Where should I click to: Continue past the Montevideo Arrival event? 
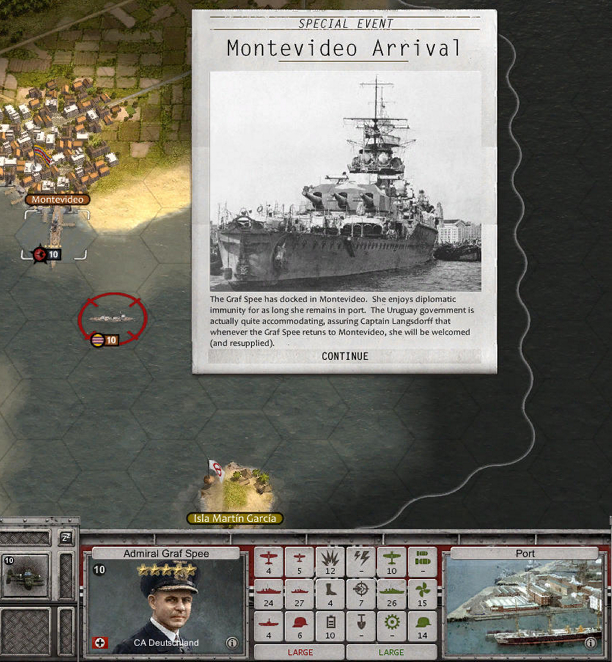[x=345, y=356]
